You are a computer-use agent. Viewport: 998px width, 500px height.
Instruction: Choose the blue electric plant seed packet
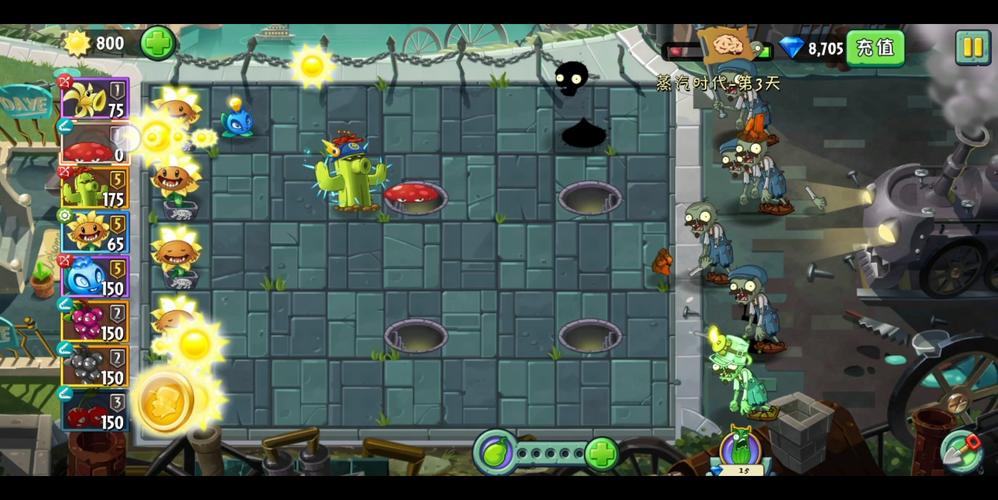click(x=95, y=276)
